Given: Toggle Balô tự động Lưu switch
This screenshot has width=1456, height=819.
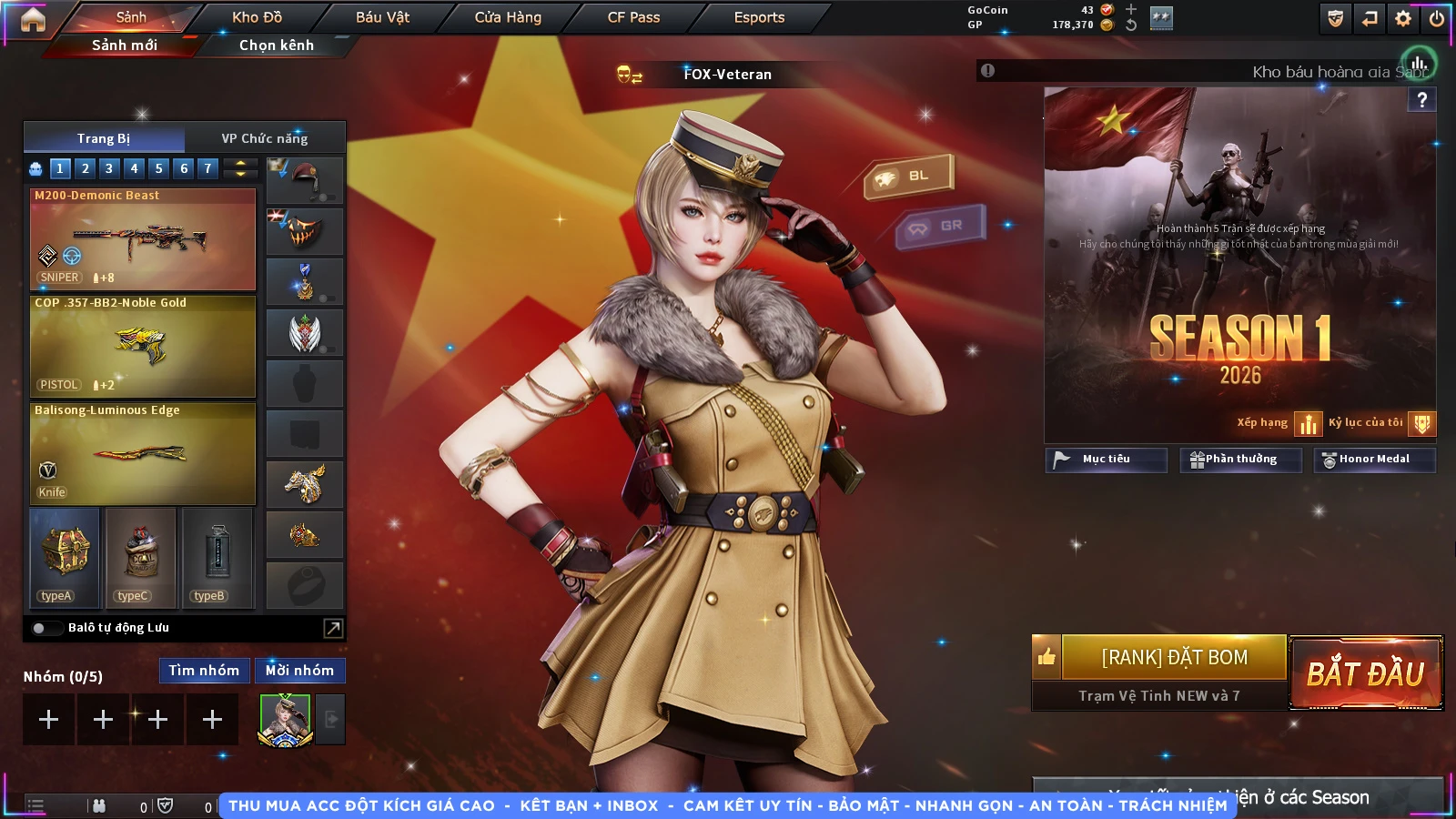Looking at the screenshot, I should [x=41, y=628].
